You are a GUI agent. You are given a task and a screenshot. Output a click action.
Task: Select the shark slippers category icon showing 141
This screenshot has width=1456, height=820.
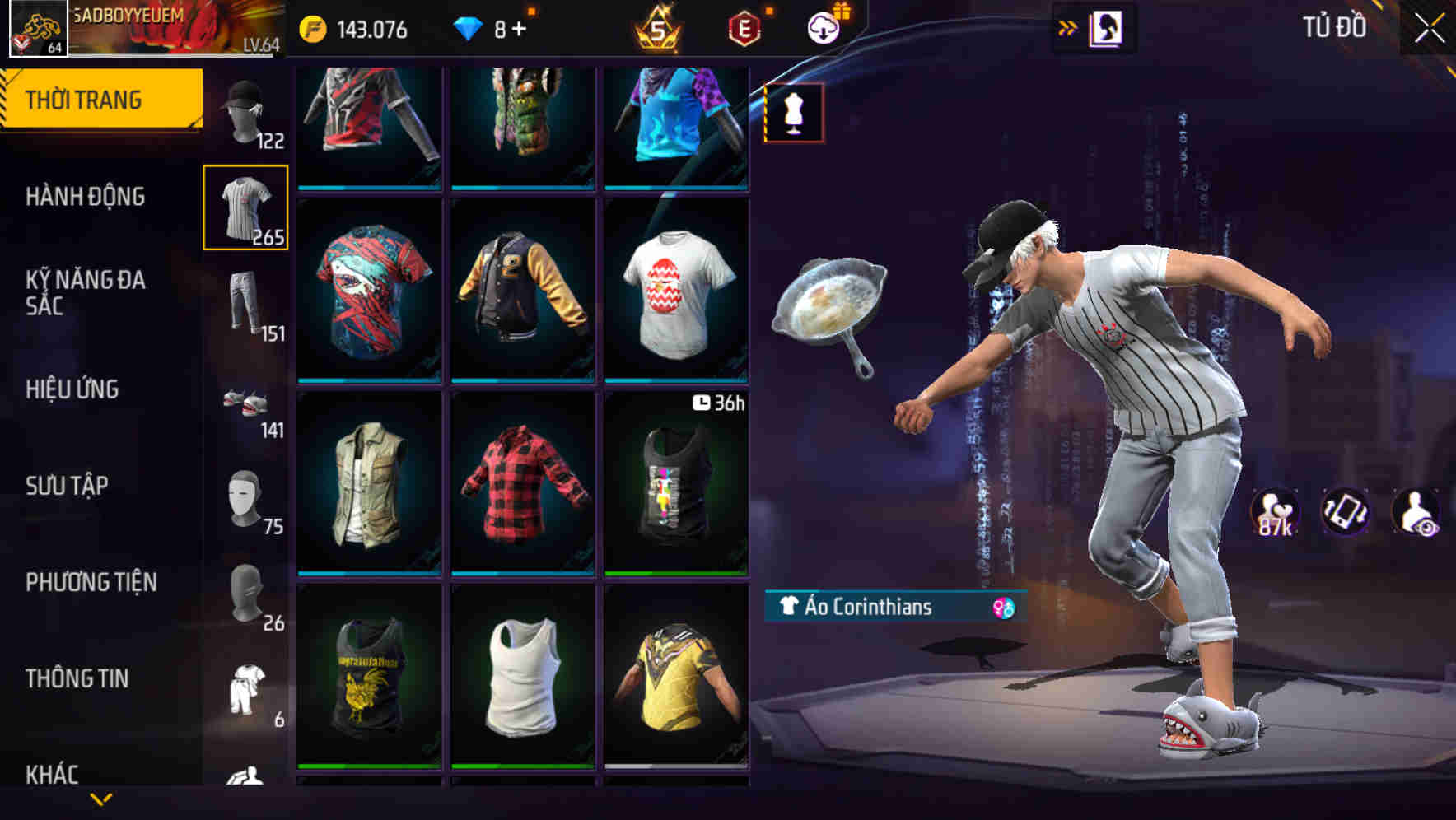click(246, 403)
